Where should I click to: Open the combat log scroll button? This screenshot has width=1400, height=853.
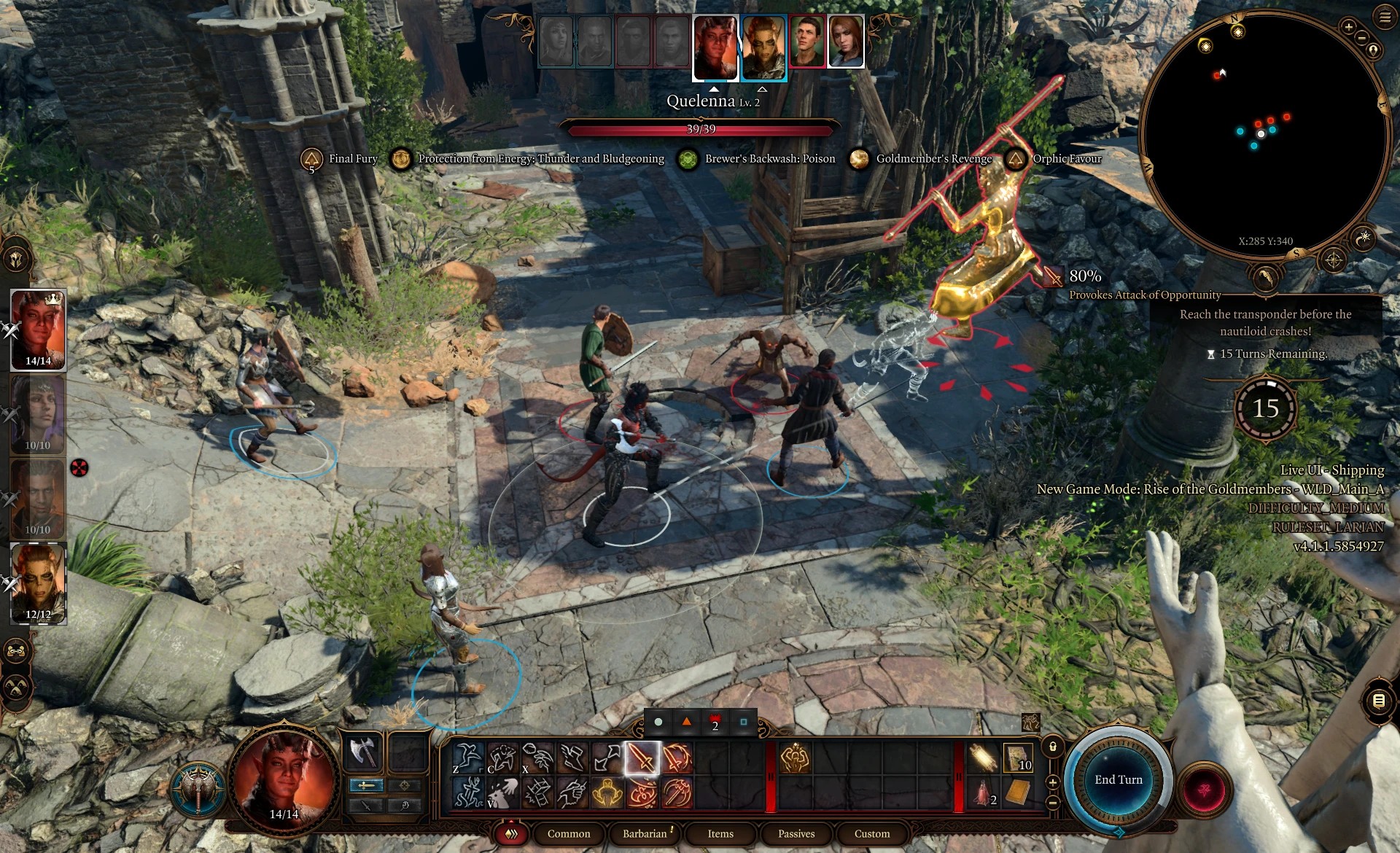point(1378,701)
